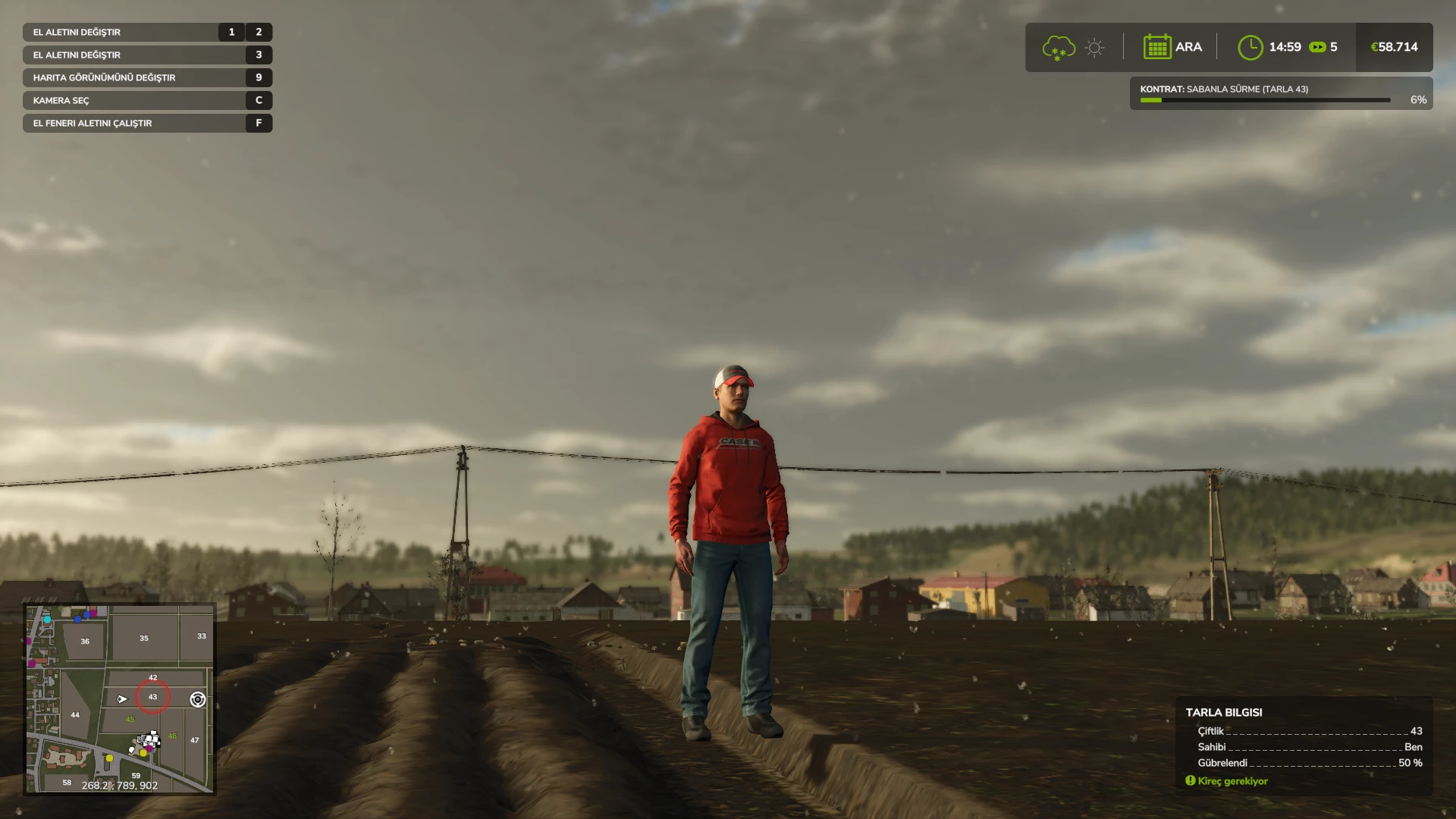The height and width of the screenshot is (819, 1456).
Task: Click the Kireç gerekiyor warning icon
Action: 1189,780
